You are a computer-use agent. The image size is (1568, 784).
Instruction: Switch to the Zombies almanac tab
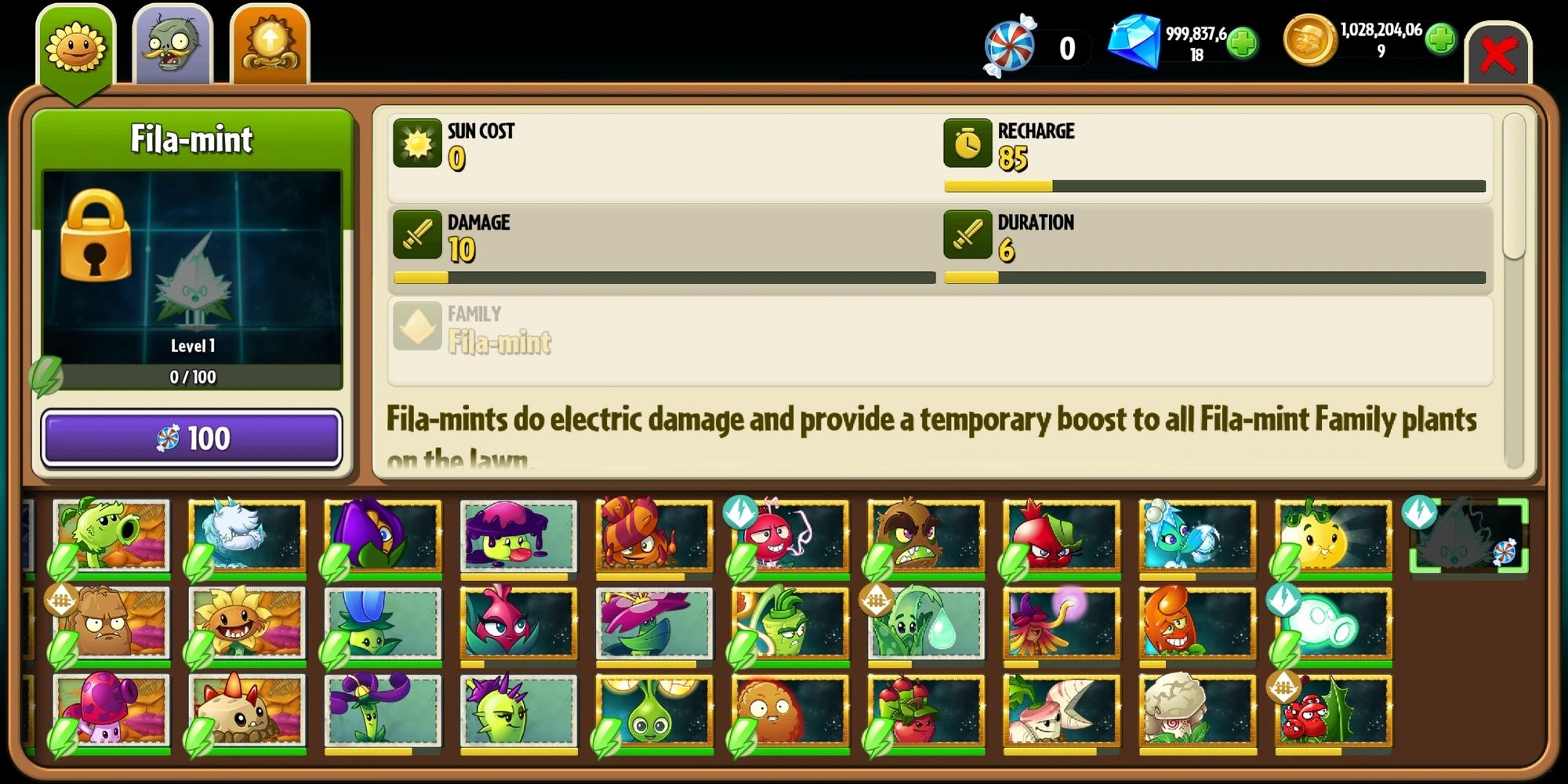tap(173, 43)
